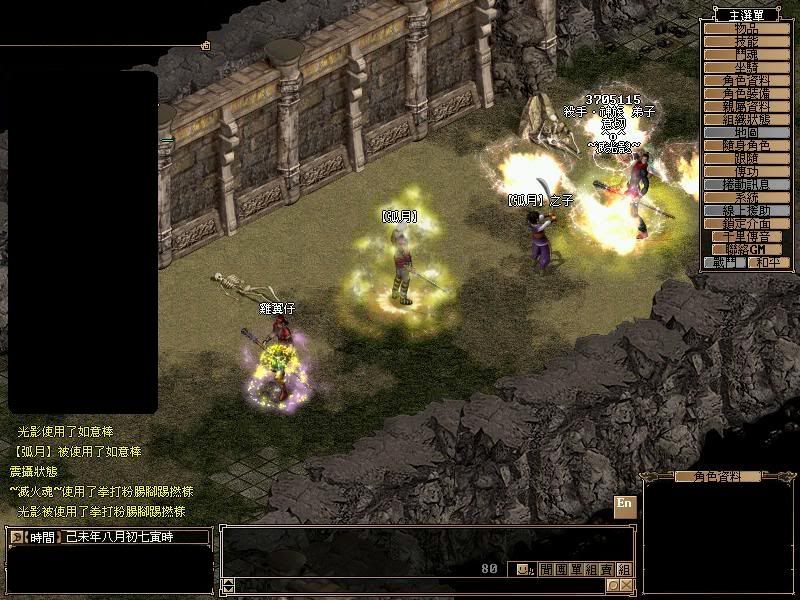This screenshot has height=600, width=800.
Task: View 組織狀態 organization status
Action: point(747,119)
